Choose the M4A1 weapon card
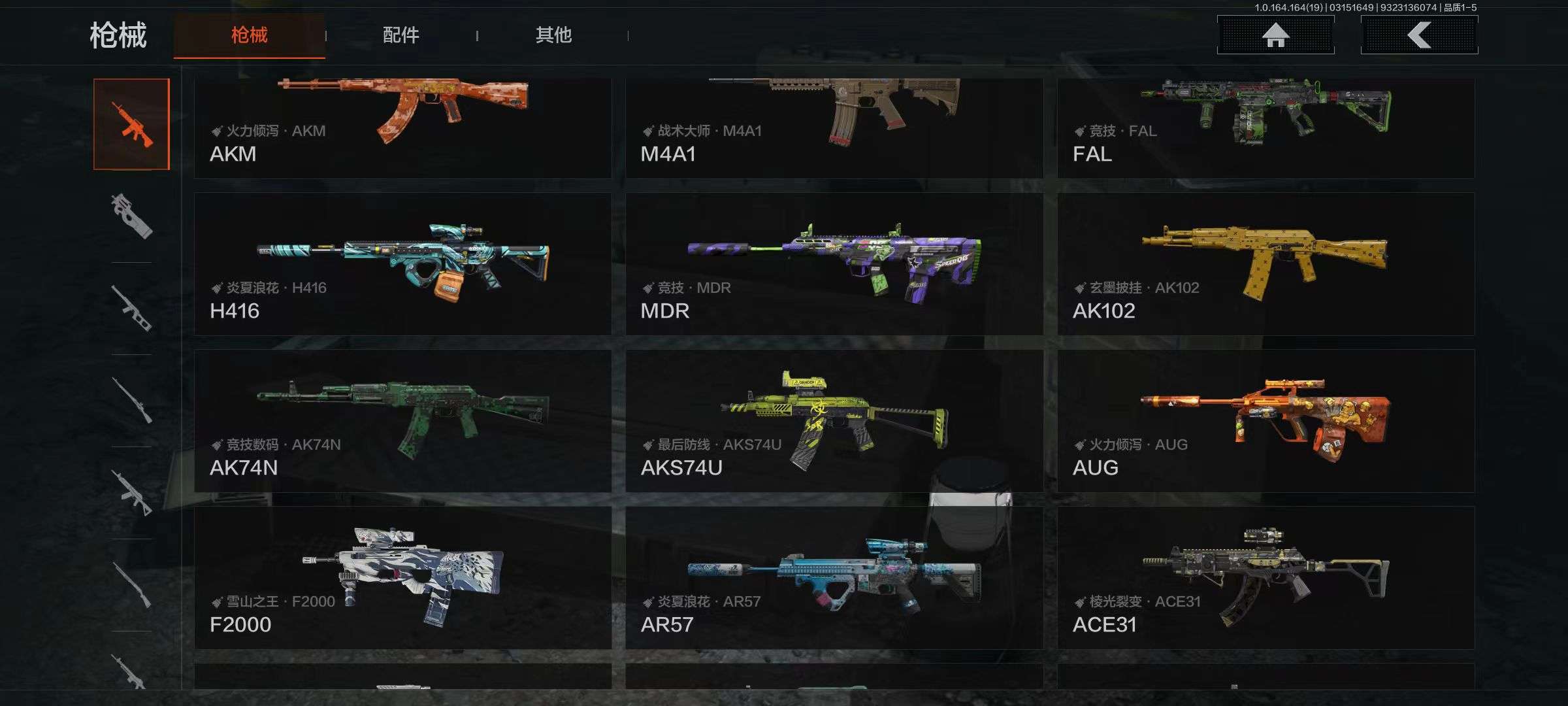 click(834, 127)
